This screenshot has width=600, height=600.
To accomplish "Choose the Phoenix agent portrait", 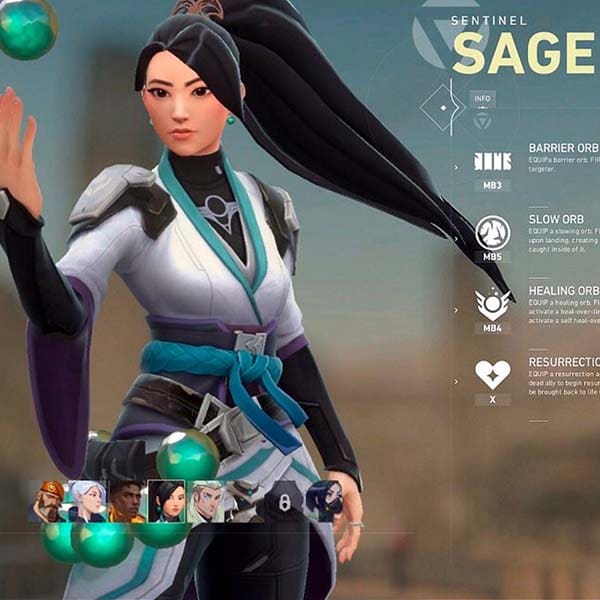I will 125,501.
